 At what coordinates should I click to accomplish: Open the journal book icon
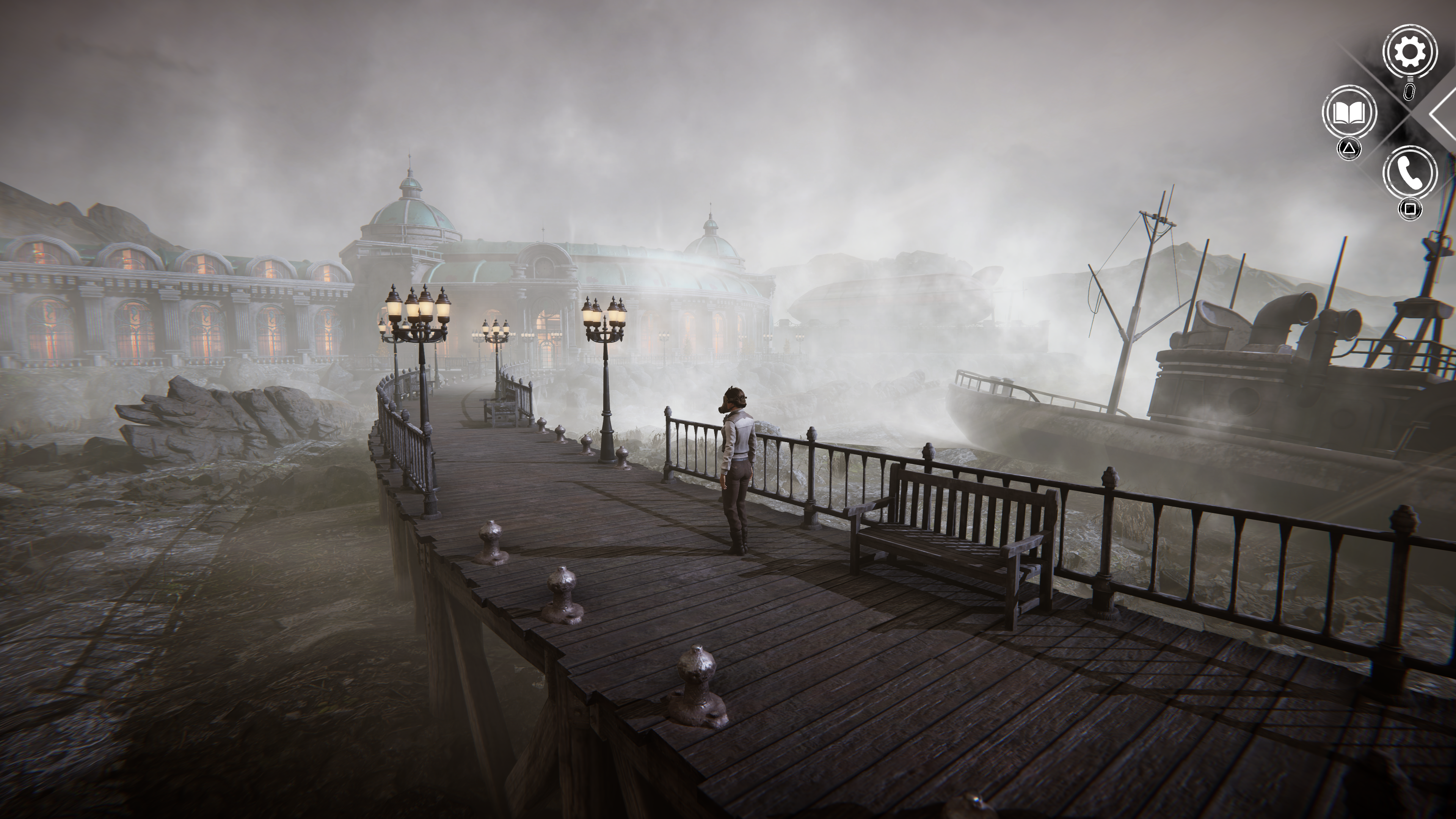pyautogui.click(x=1349, y=113)
